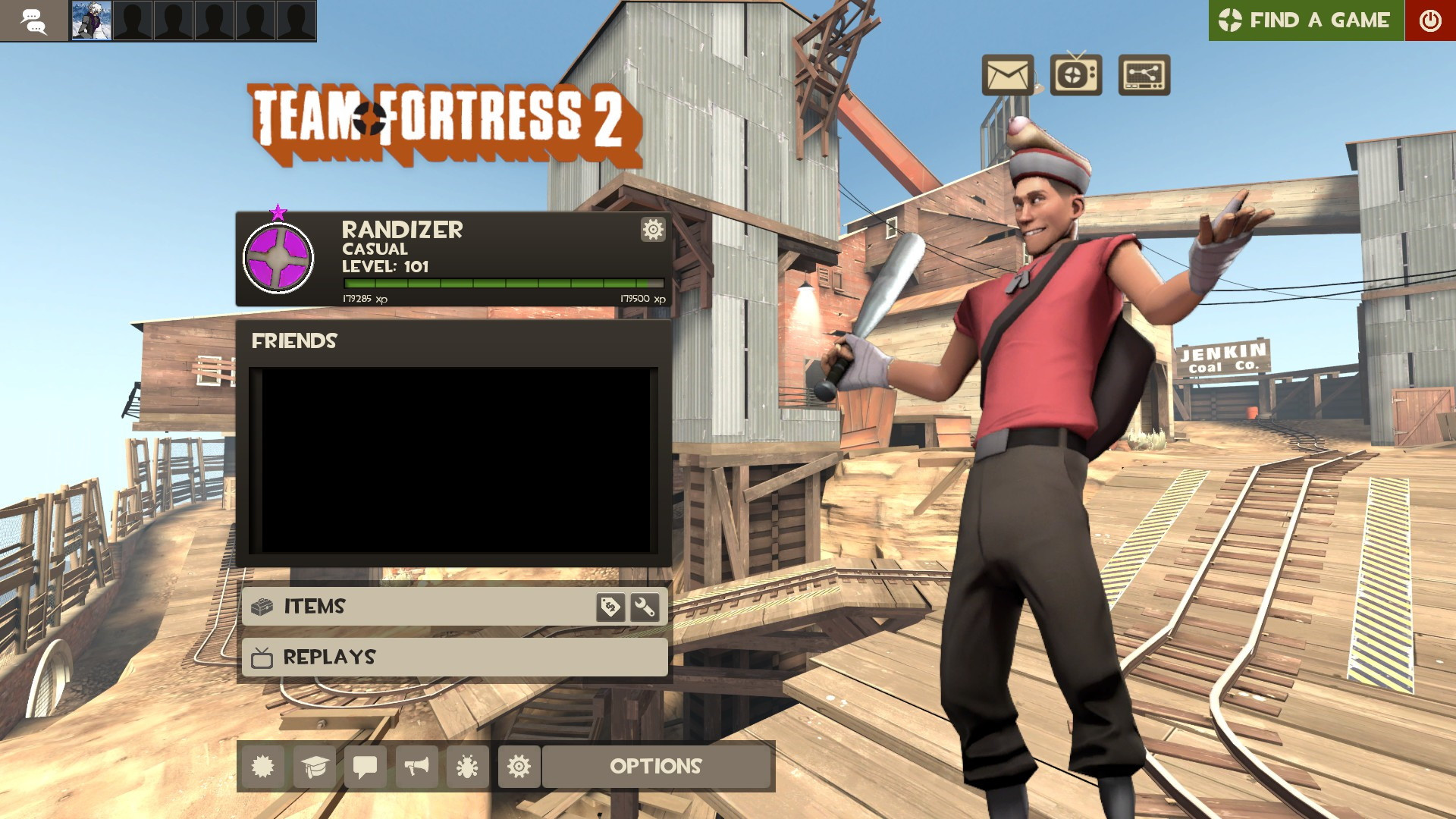View achievements with the starburst icon
The height and width of the screenshot is (819, 1456).
pos(263,767)
